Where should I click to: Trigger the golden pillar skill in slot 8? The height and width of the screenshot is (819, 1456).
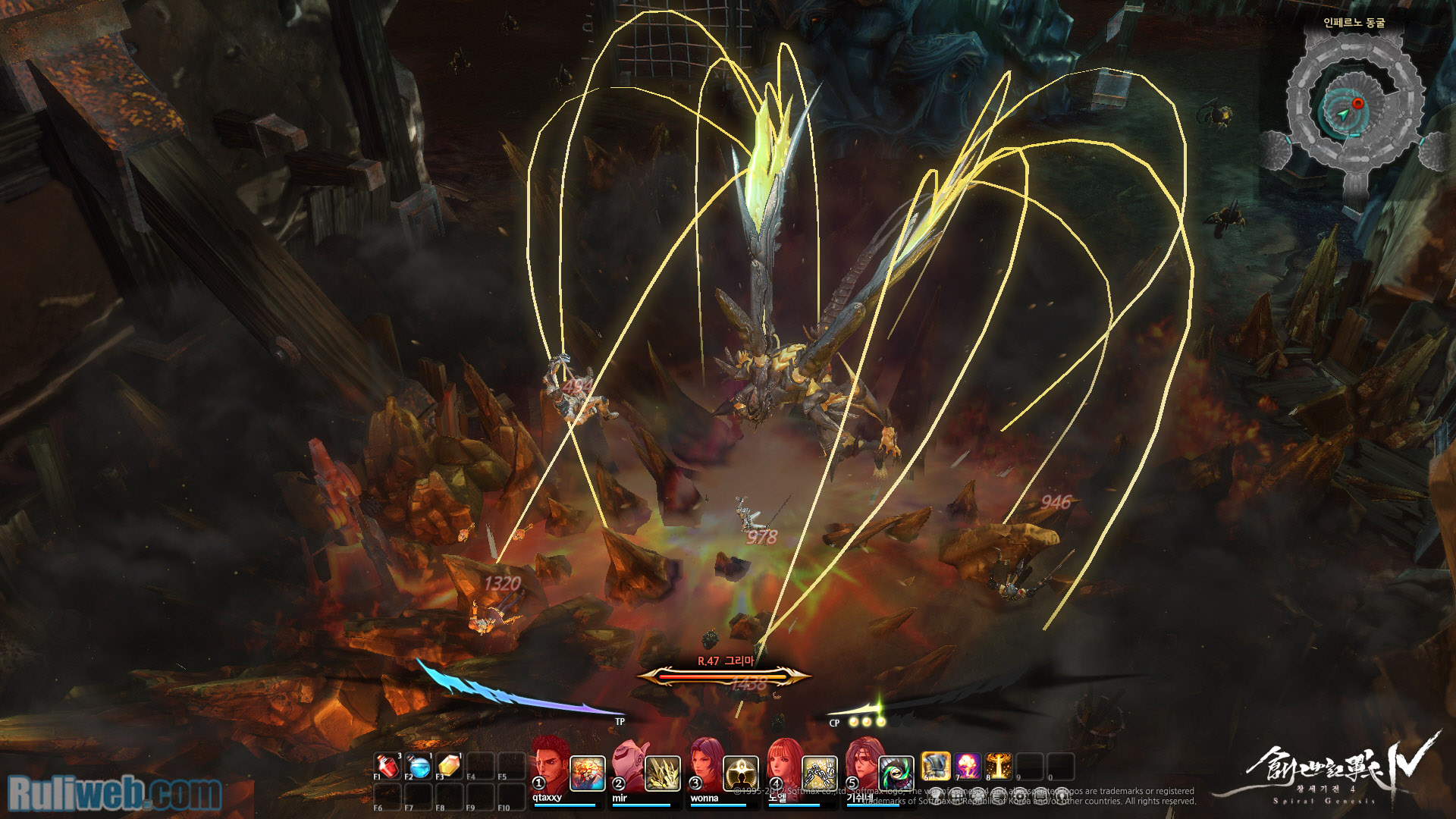click(x=999, y=767)
